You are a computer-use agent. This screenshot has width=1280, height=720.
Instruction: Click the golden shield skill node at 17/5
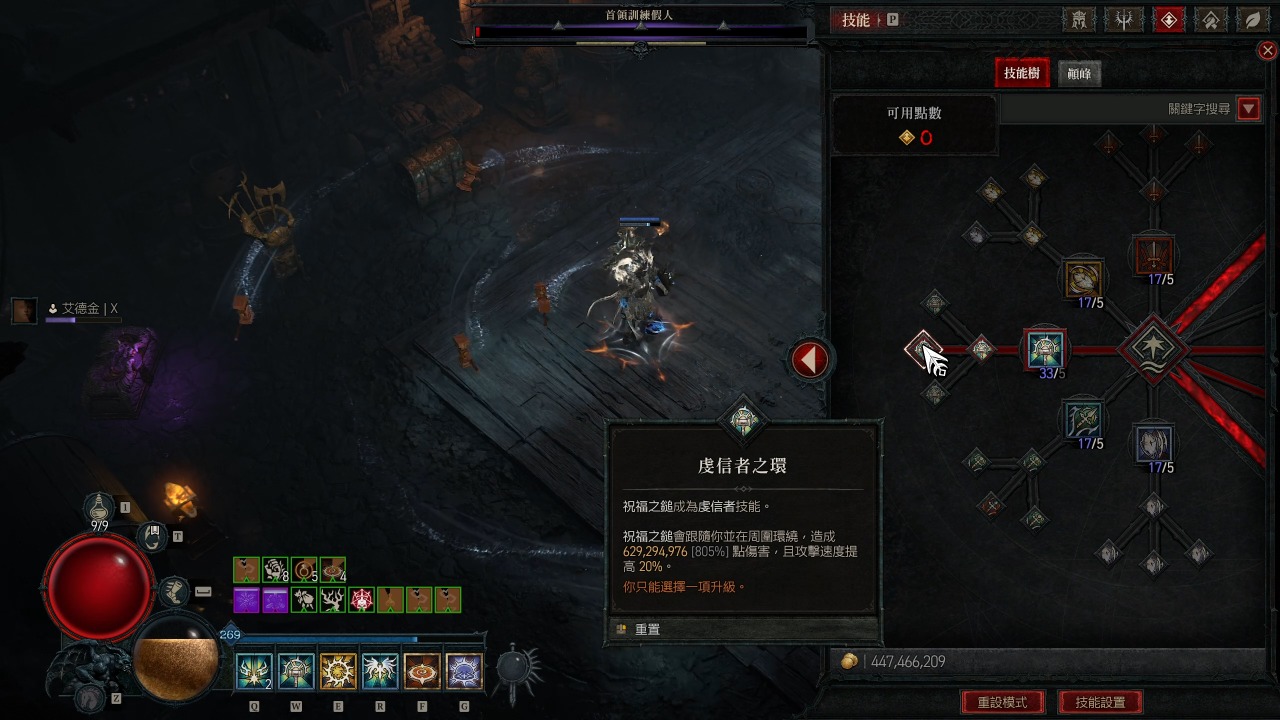(x=1083, y=277)
